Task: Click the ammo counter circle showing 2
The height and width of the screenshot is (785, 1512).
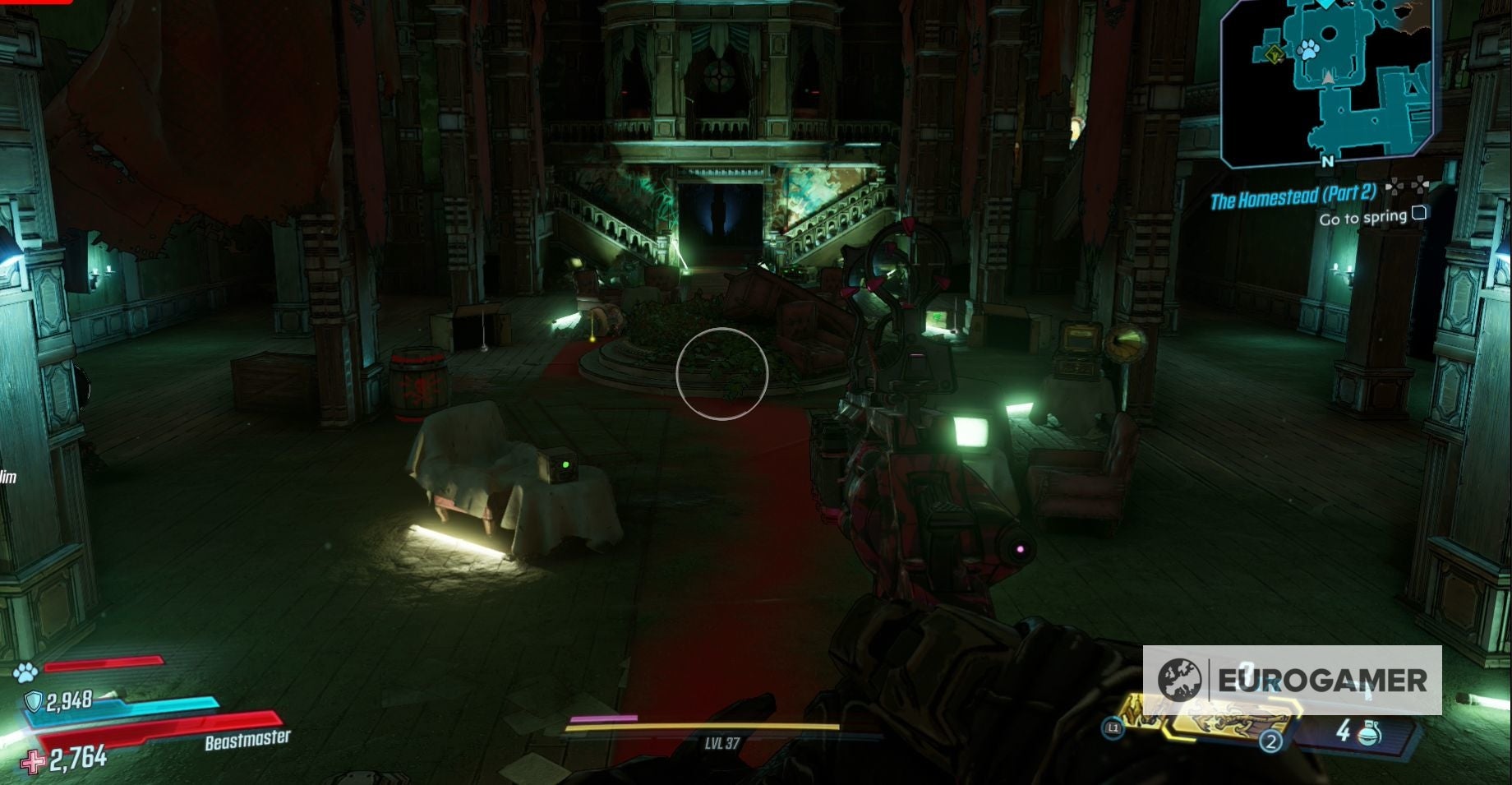Action: click(1271, 742)
